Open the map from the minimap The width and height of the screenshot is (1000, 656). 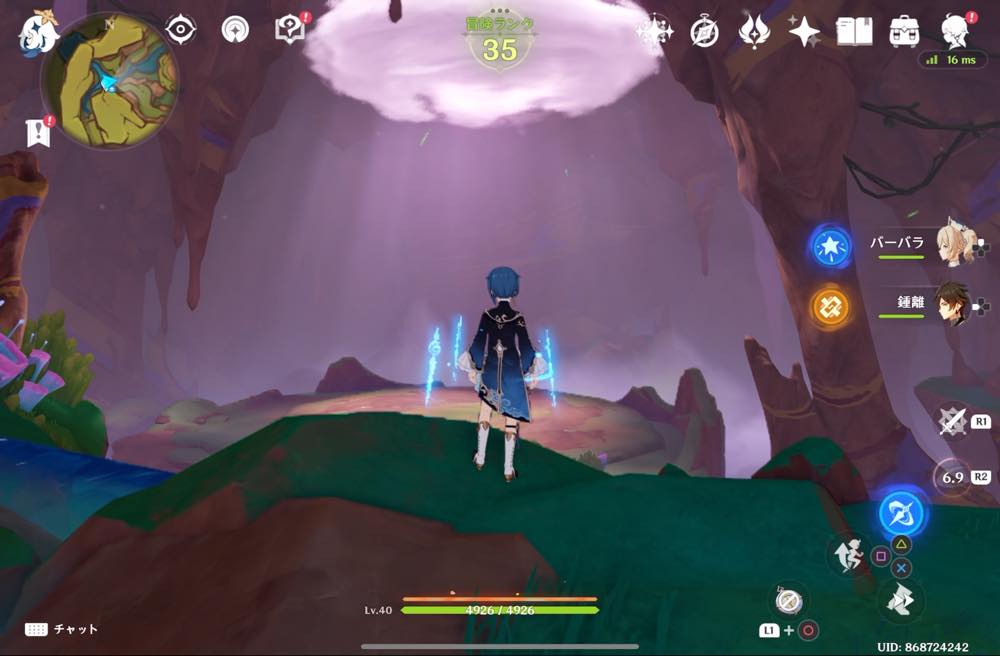[110, 82]
